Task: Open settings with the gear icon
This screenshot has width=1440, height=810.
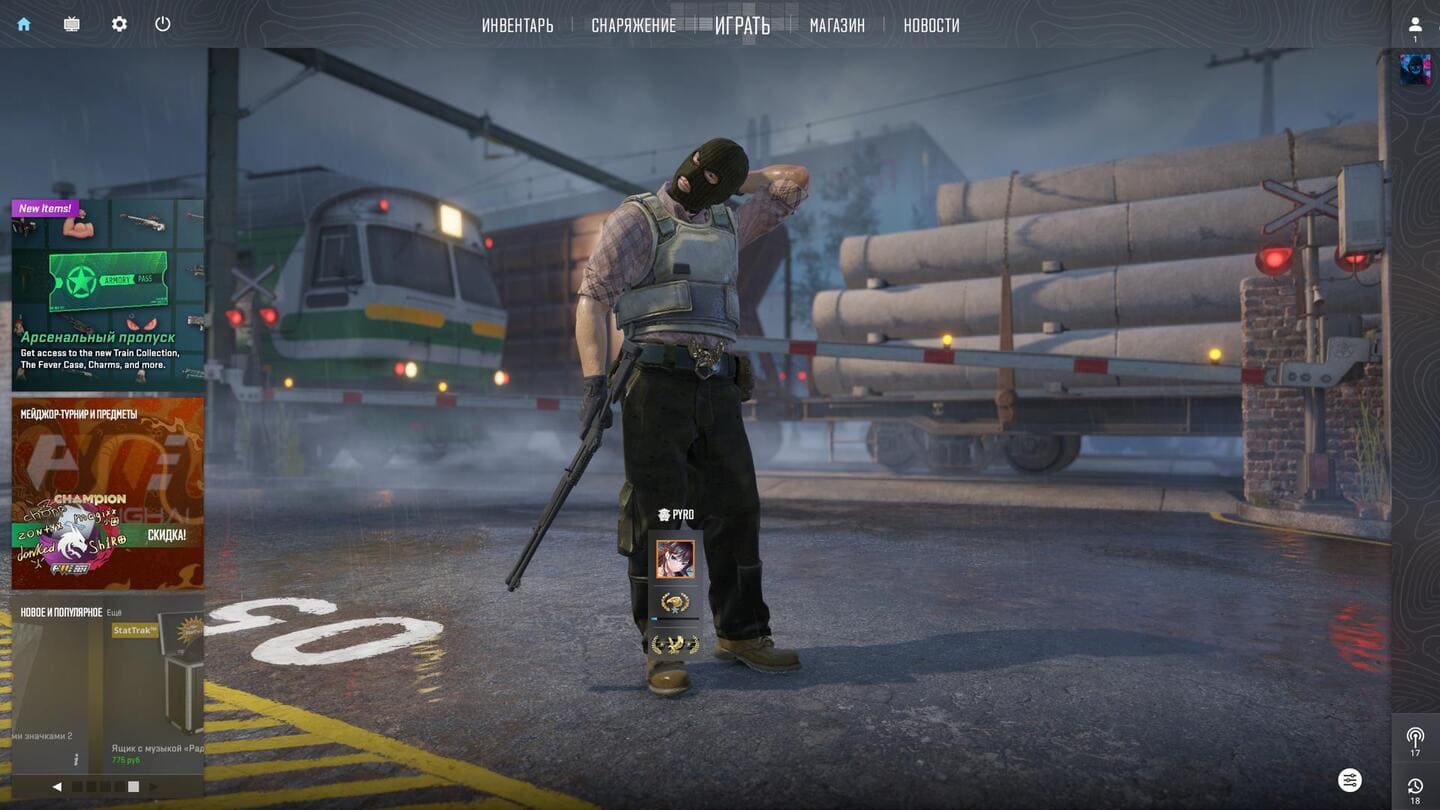Action: point(119,24)
